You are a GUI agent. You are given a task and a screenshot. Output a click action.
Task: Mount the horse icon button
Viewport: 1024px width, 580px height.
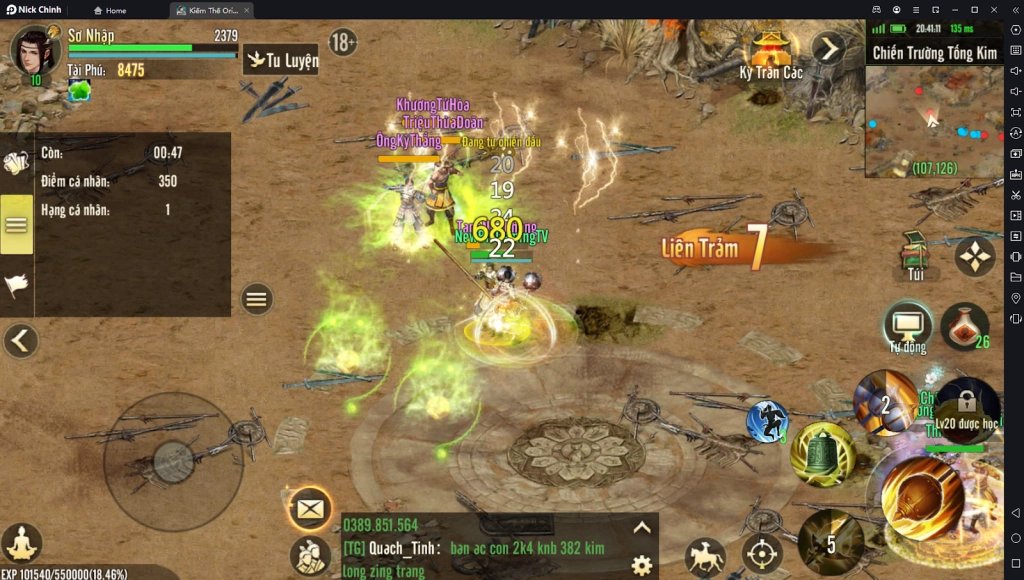coord(705,556)
